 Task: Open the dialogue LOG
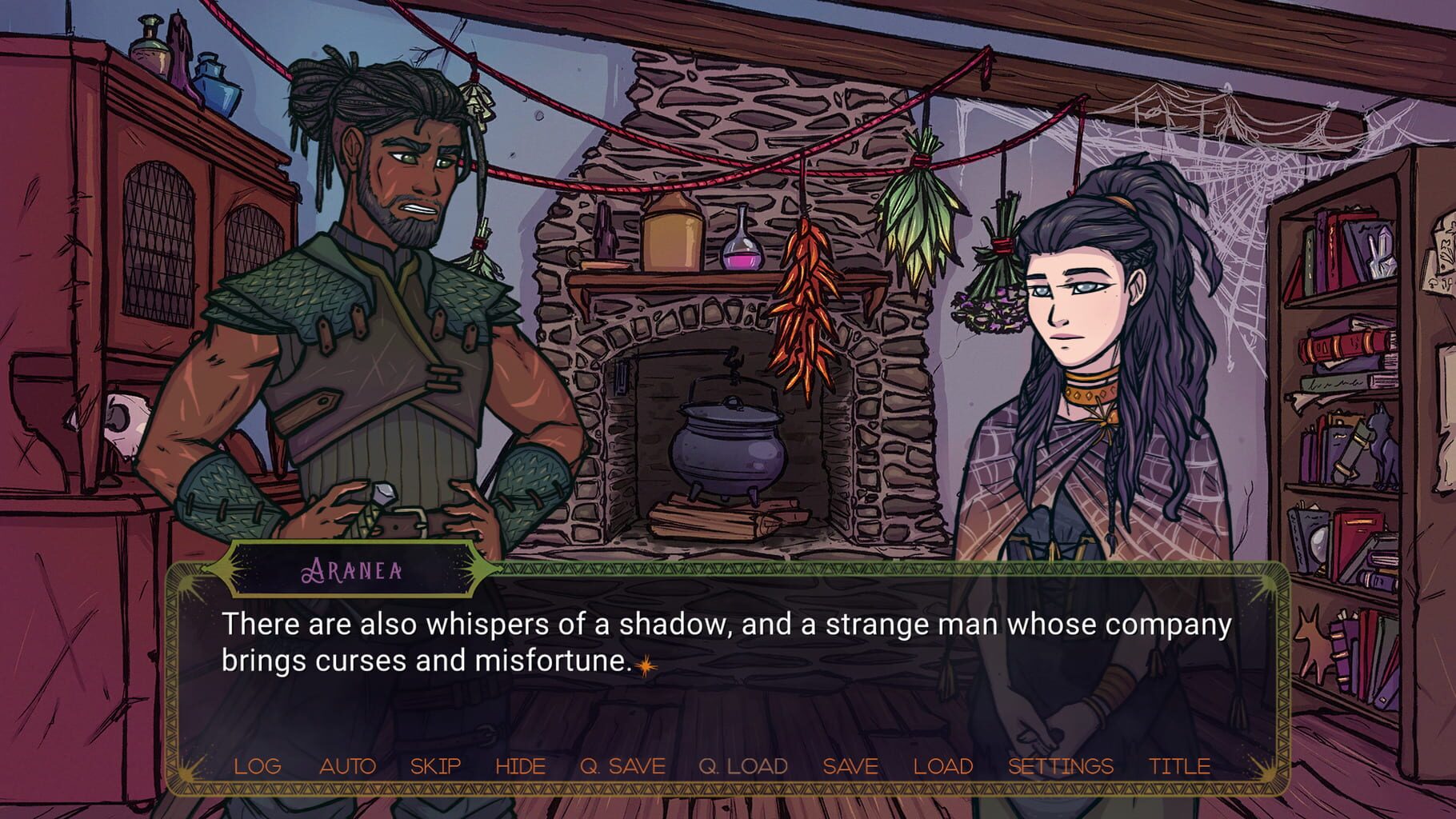coord(256,765)
